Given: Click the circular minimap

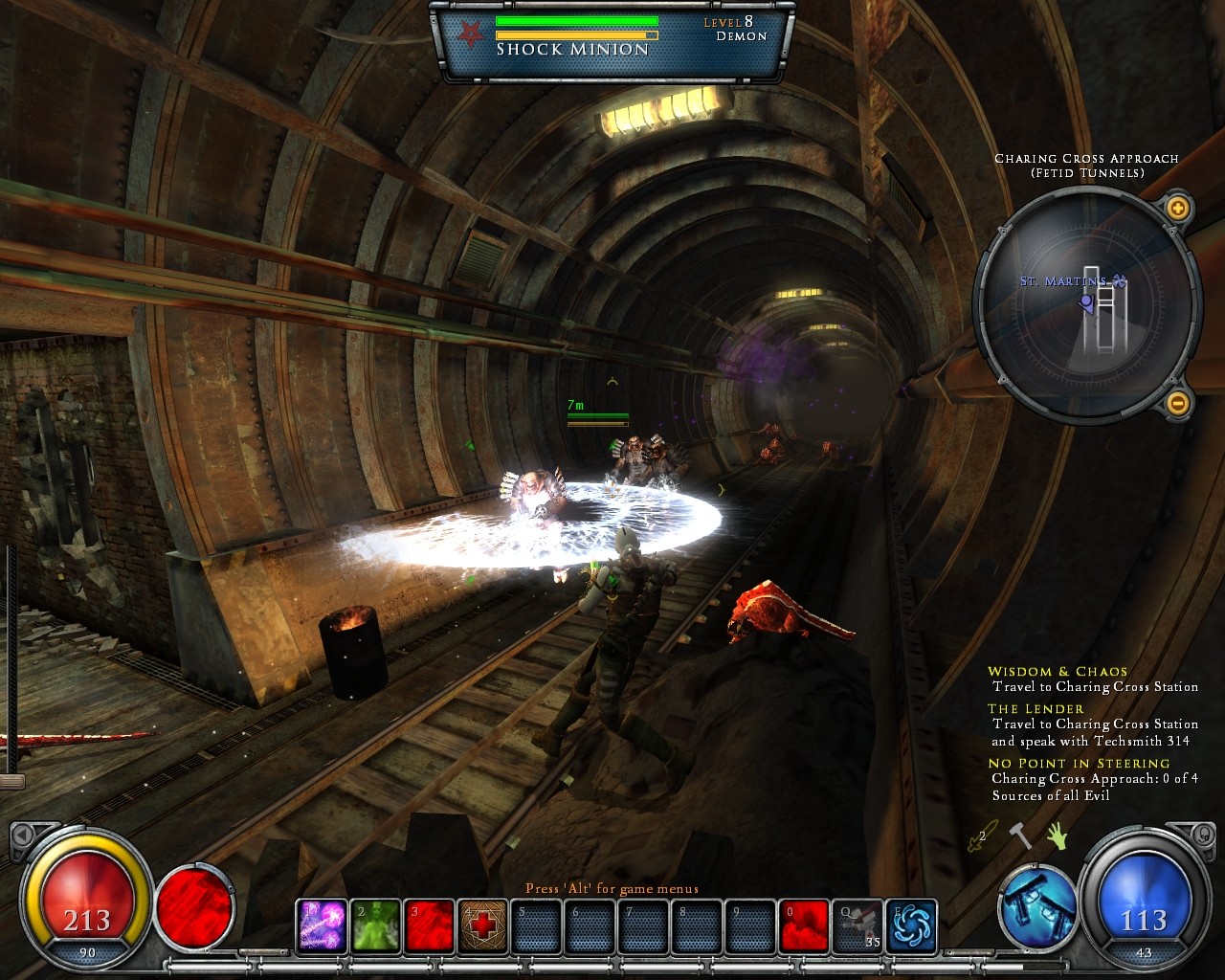Looking at the screenshot, I should (x=1086, y=304).
